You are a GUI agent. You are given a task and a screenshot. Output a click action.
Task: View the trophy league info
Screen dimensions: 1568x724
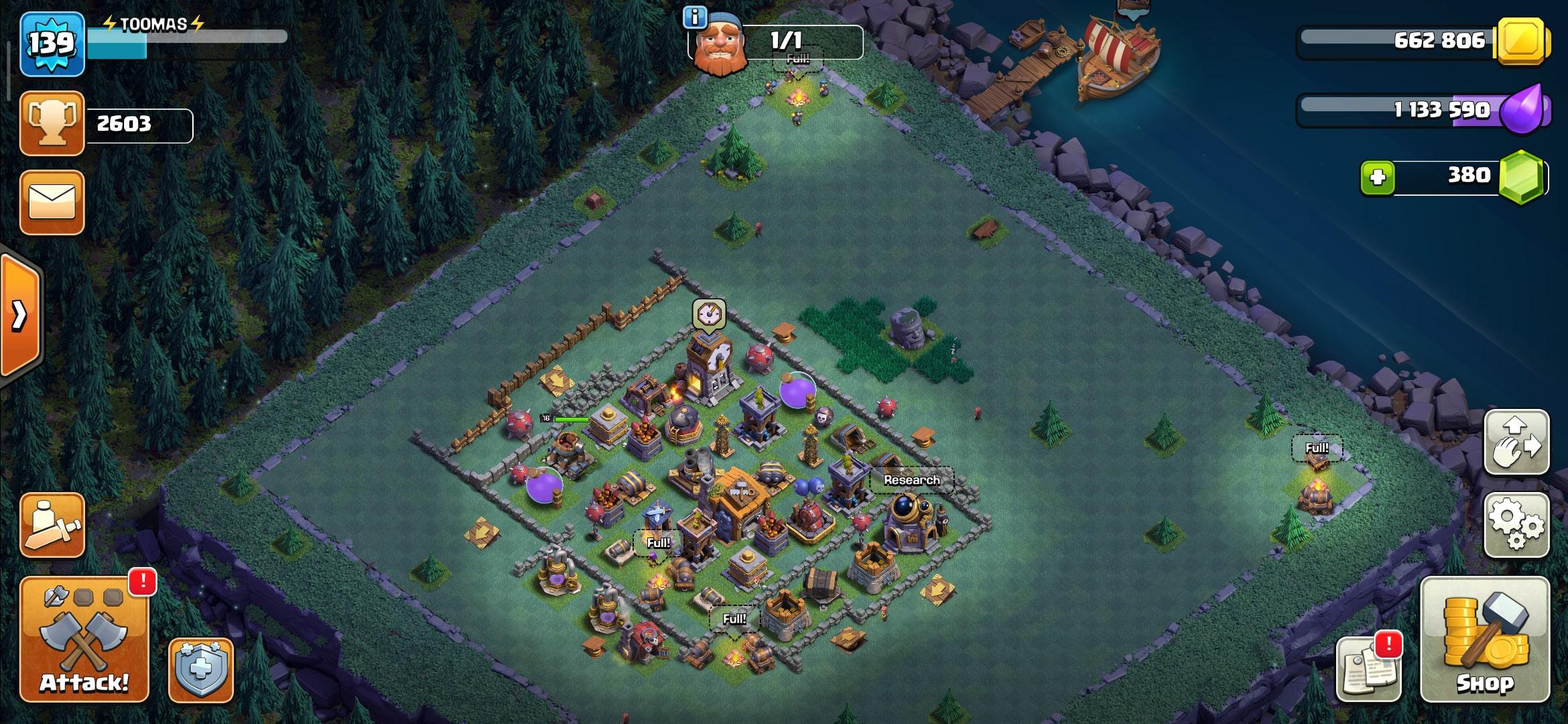[52, 124]
